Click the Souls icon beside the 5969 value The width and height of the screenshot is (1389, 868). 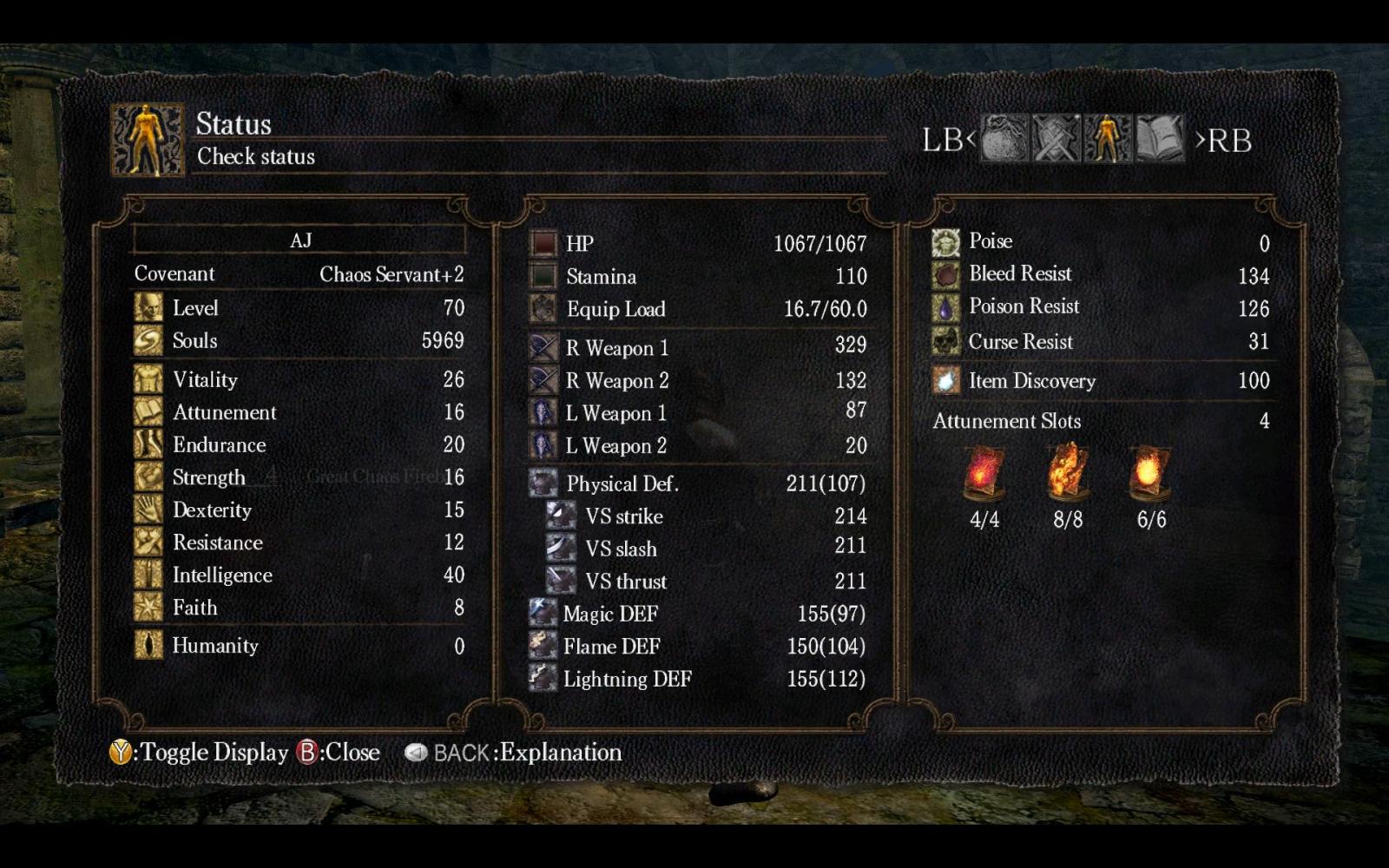pos(148,340)
